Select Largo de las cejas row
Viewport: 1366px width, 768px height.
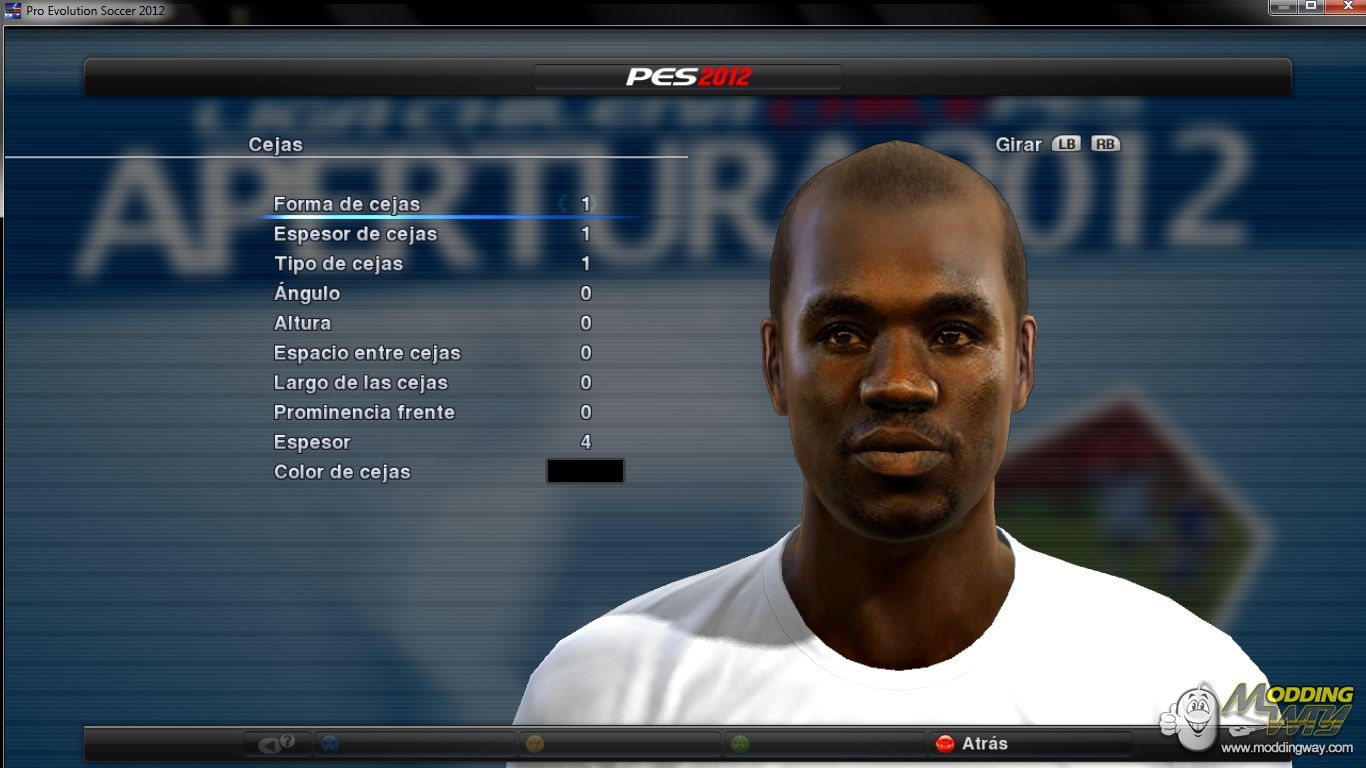point(360,383)
